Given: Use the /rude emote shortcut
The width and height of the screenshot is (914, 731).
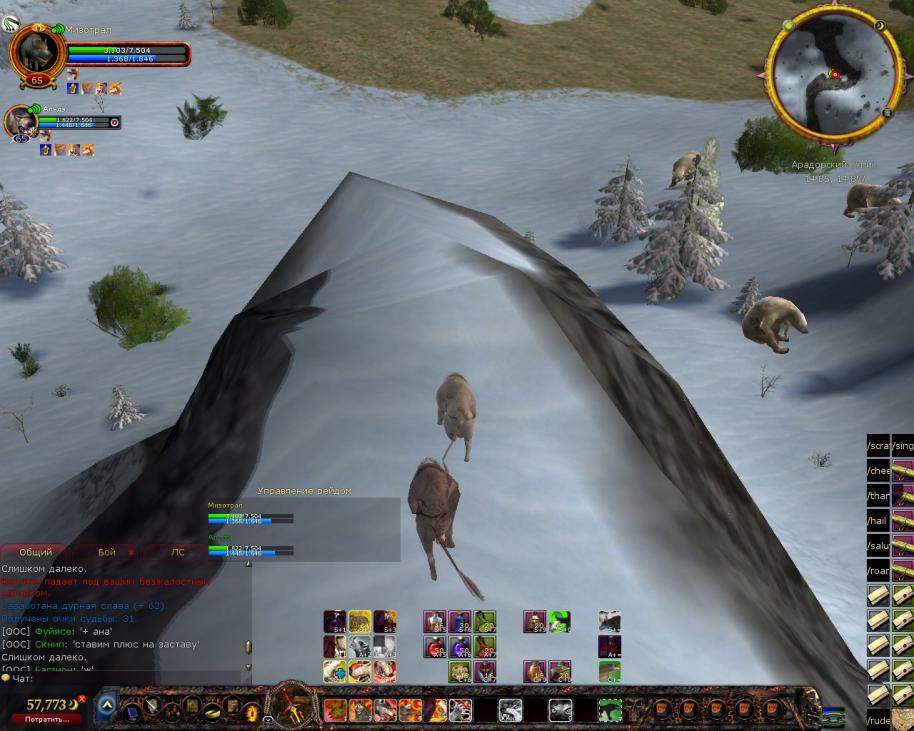Looking at the screenshot, I should (878, 720).
